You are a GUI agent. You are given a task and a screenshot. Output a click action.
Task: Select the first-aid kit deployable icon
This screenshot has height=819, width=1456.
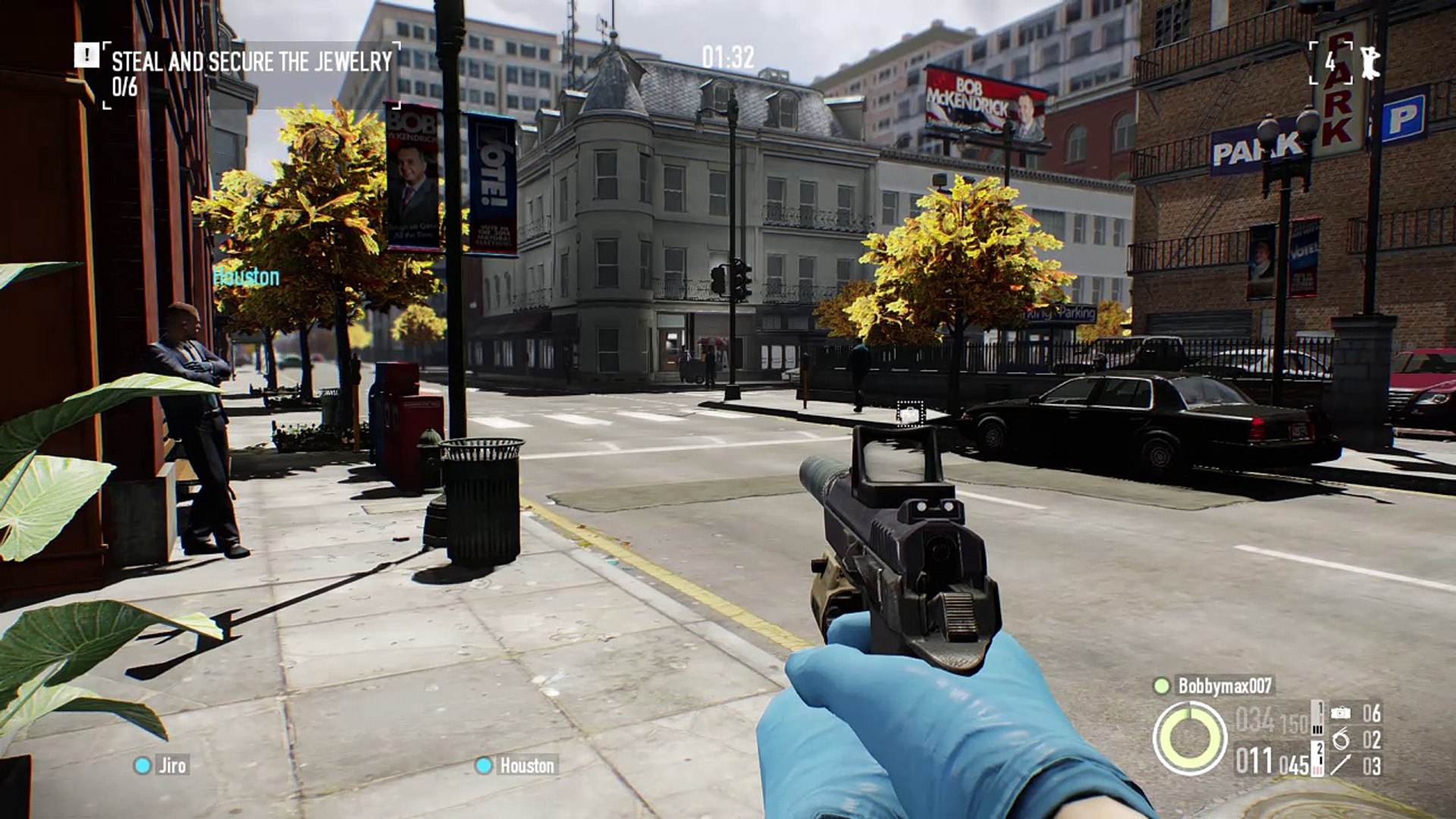click(1341, 713)
